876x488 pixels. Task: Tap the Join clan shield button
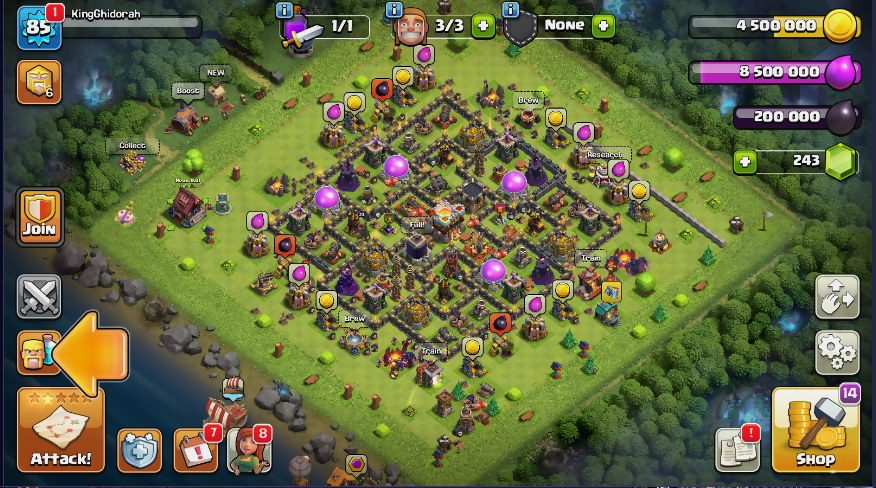click(x=39, y=217)
